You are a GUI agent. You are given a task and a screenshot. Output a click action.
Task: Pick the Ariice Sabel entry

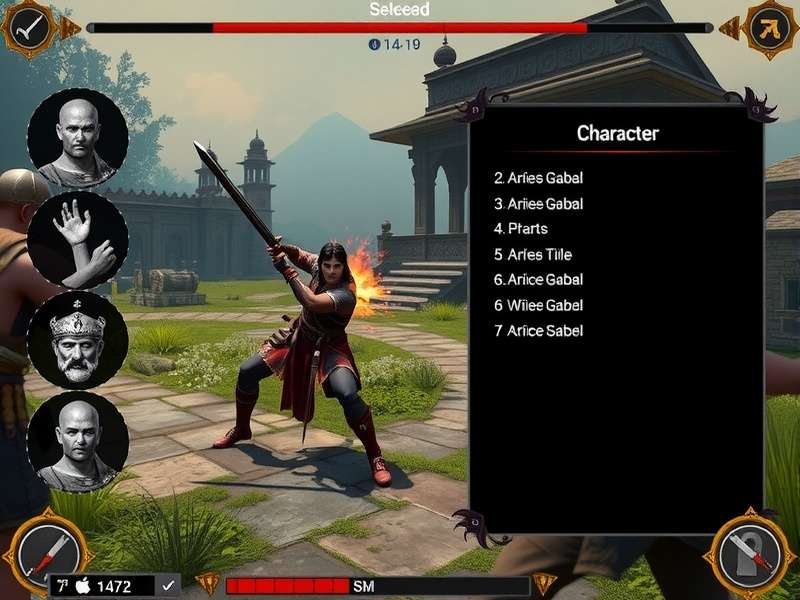click(x=538, y=331)
